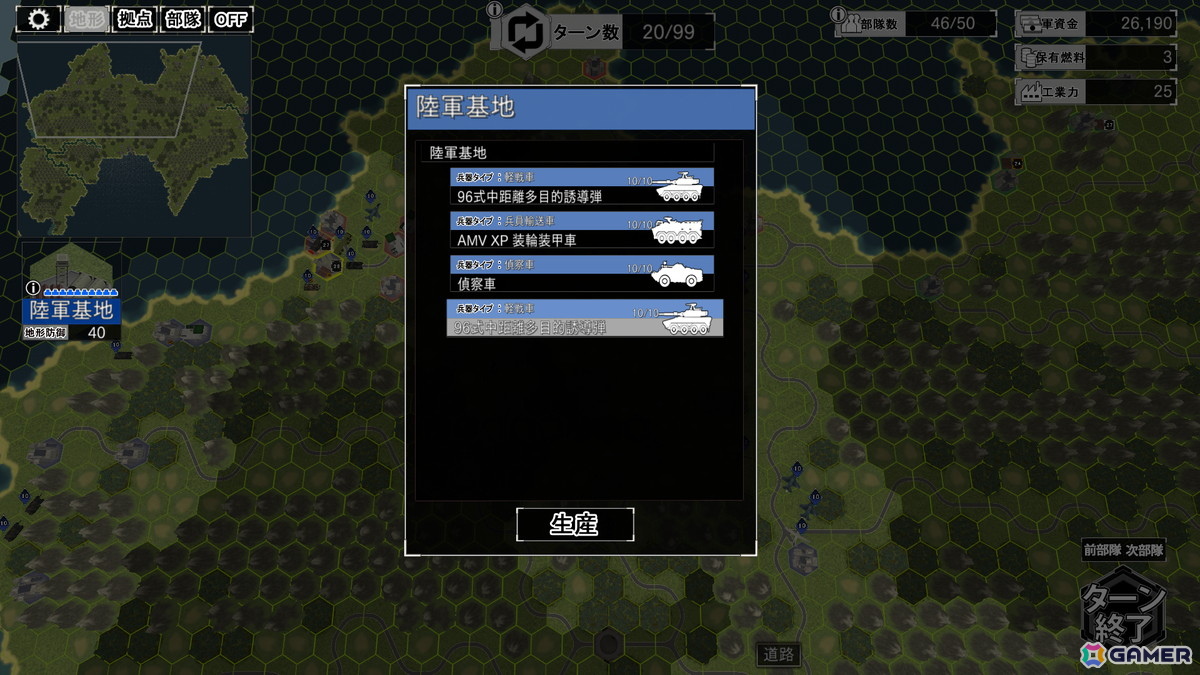Open the gear settings menu
Viewport: 1200px width, 675px height.
39,19
